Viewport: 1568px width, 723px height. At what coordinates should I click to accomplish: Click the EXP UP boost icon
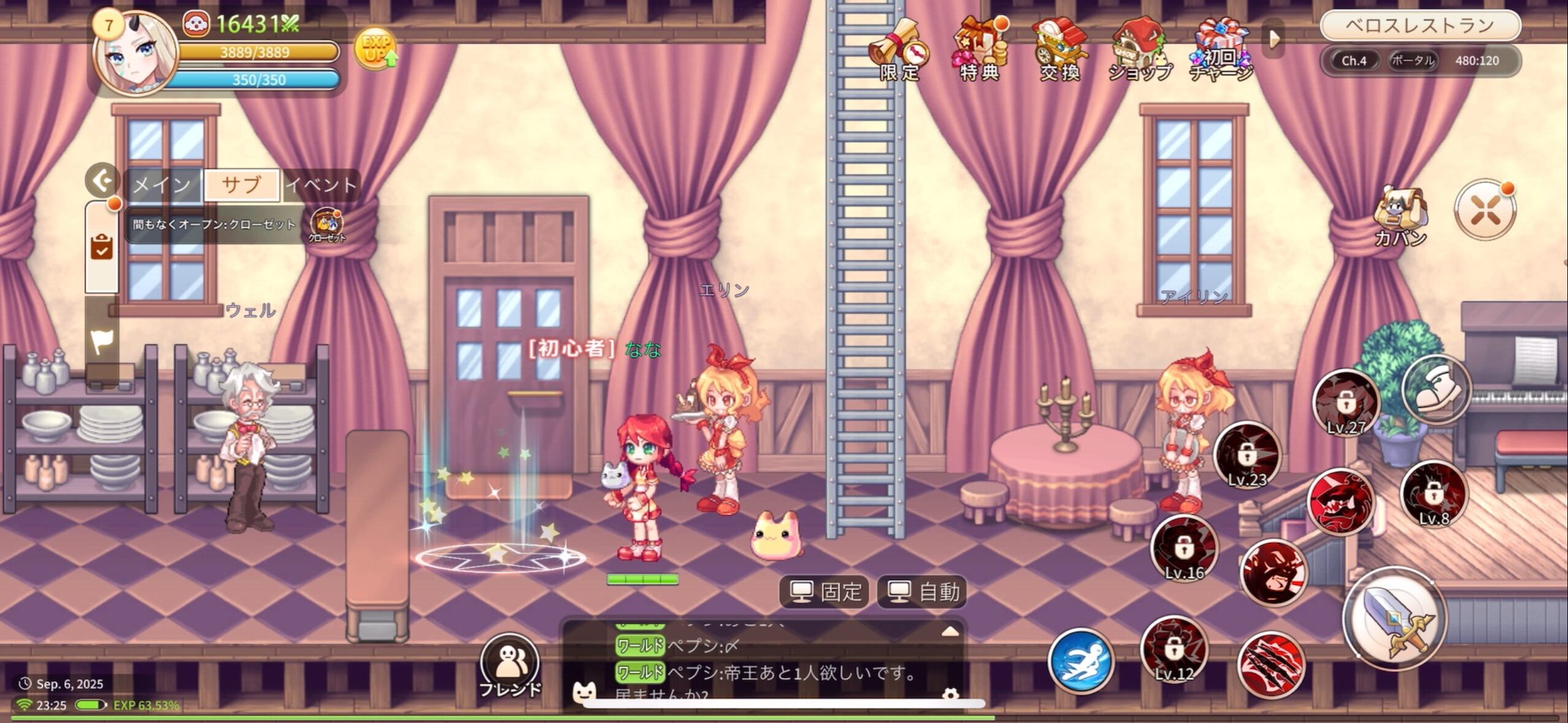pos(375,48)
